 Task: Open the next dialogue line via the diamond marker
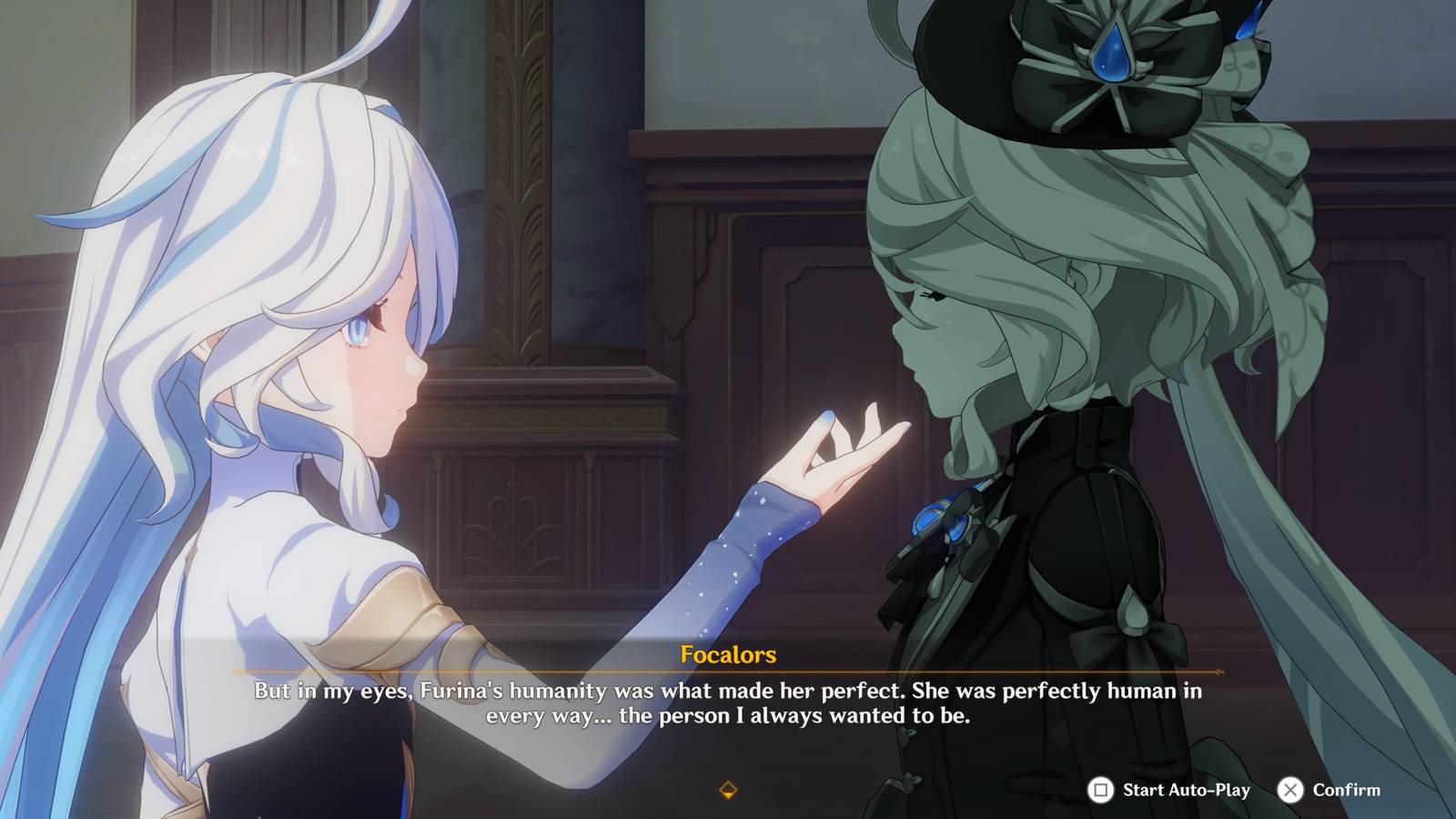[x=728, y=791]
